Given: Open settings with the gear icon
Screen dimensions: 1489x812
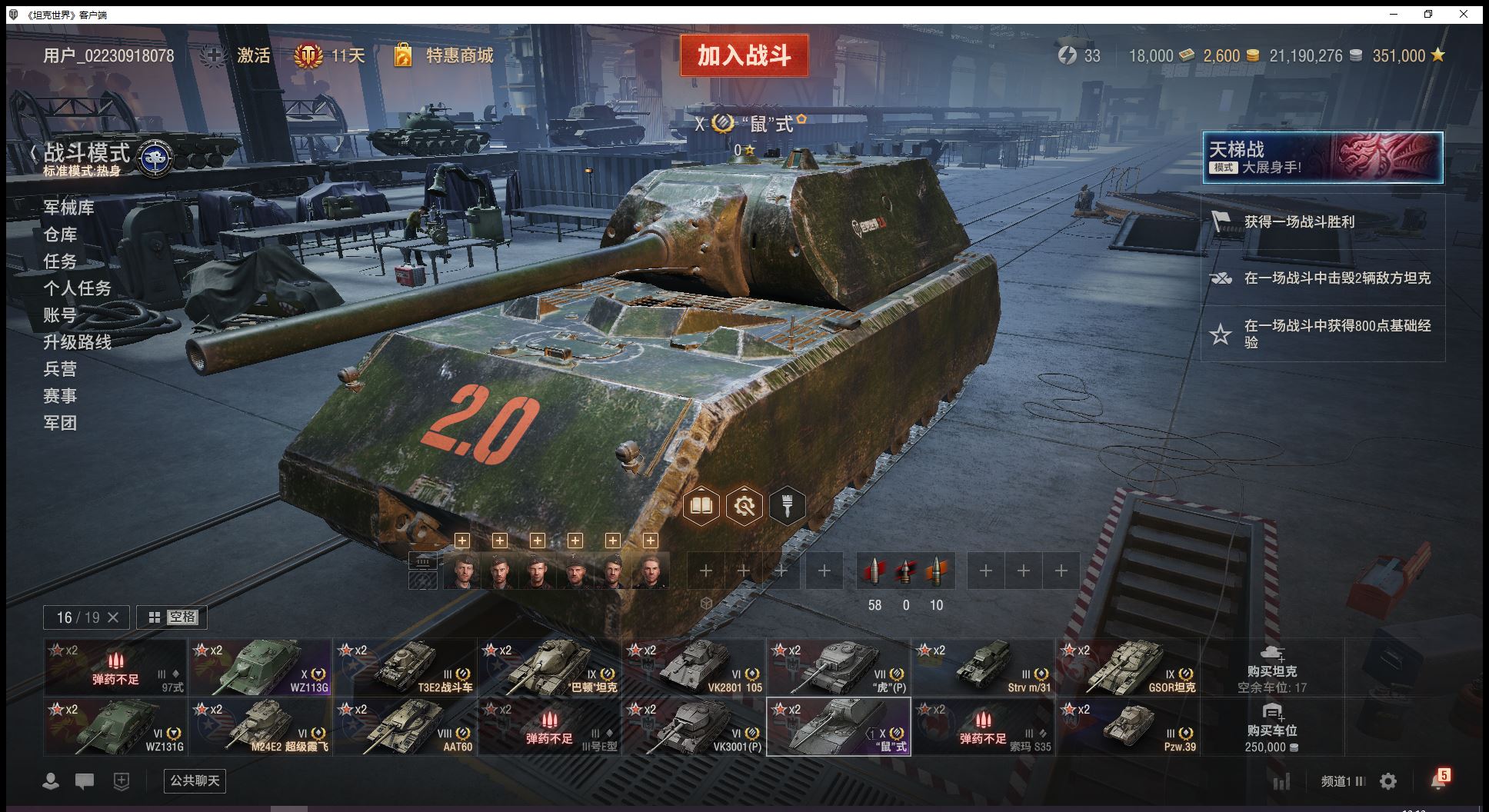Looking at the screenshot, I should (1388, 781).
